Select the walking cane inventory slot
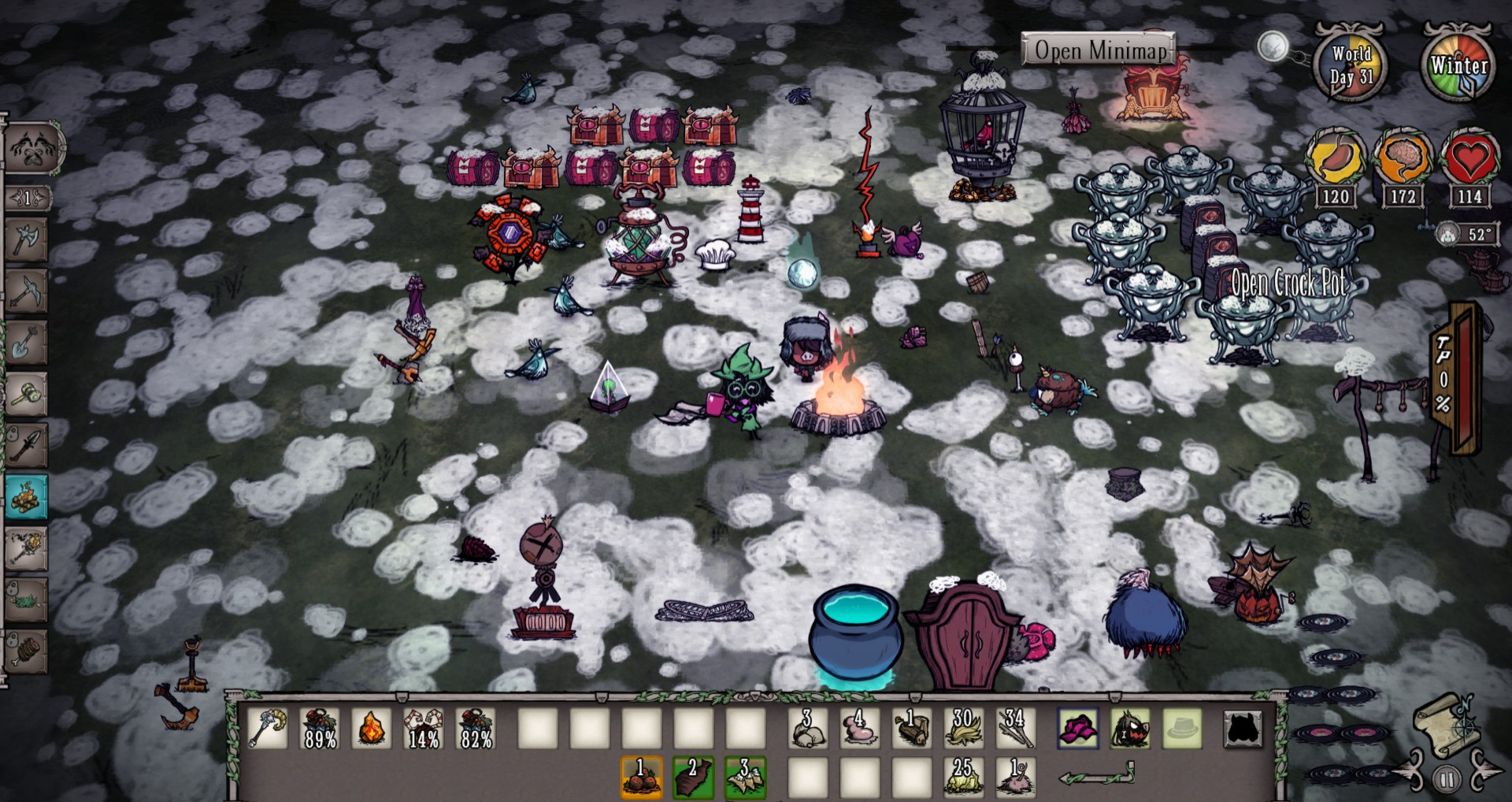 268,727
